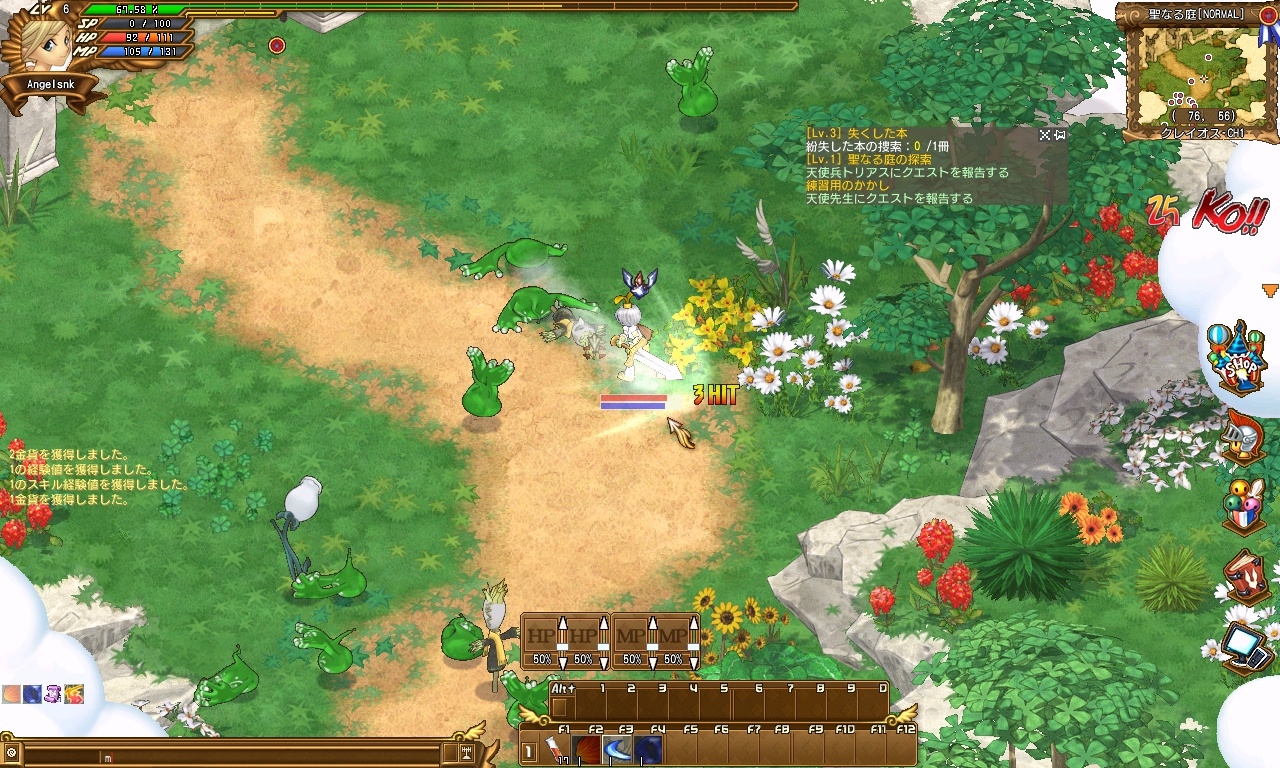Viewport: 1280px width, 768px height.
Task: Select the purple scroll buff icon
Action: click(x=52, y=693)
